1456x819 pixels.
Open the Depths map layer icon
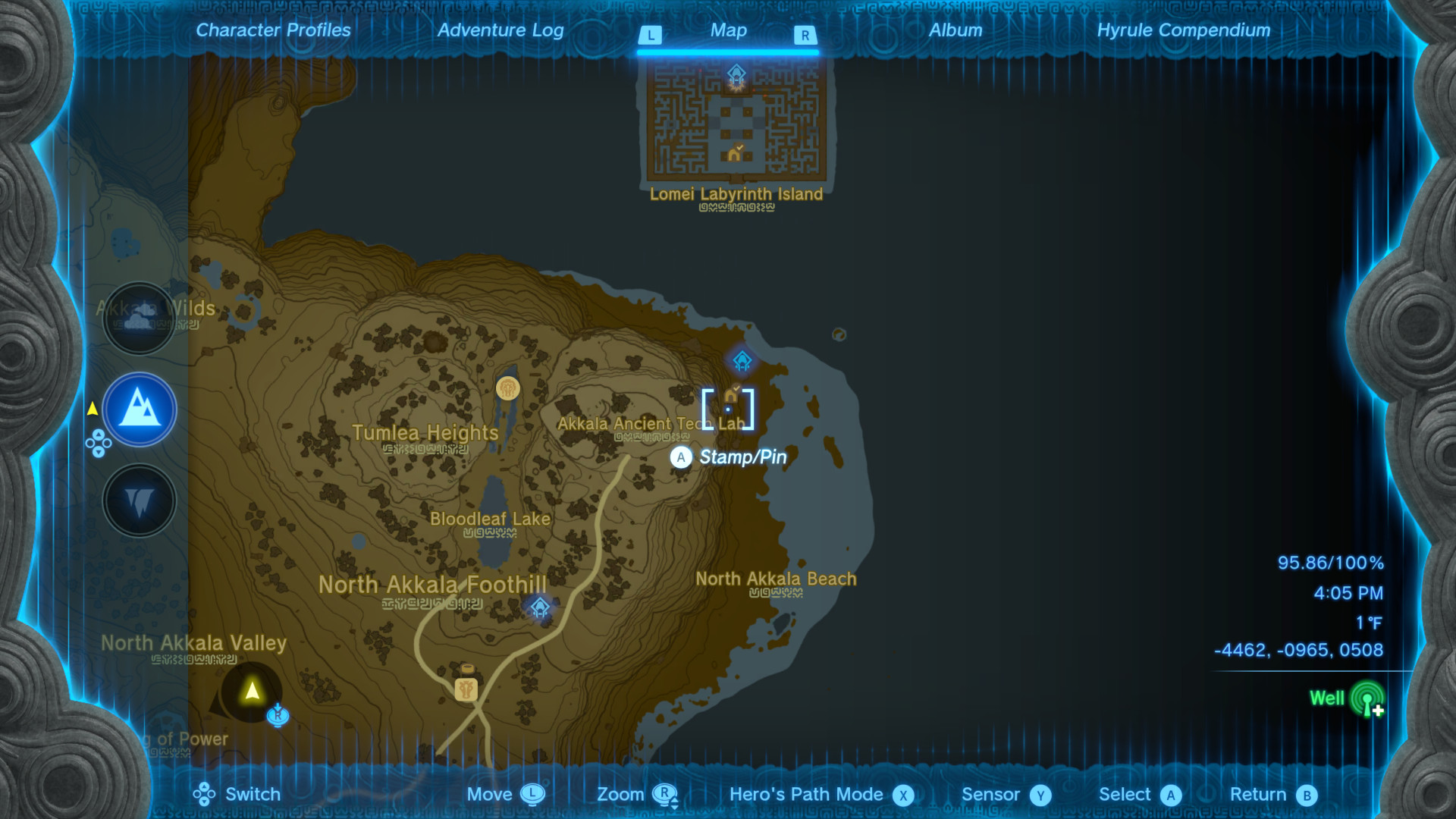point(140,500)
